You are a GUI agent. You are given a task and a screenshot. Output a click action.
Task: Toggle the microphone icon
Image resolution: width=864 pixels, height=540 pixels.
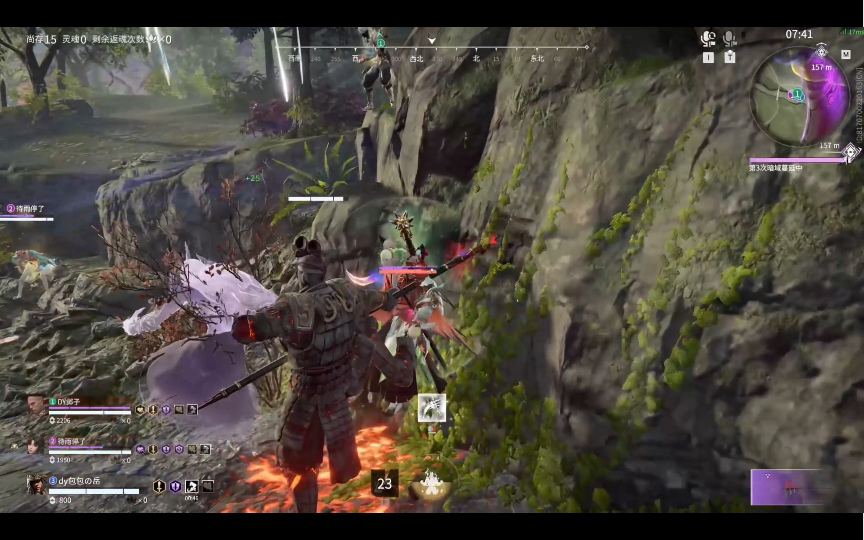[x=730, y=39]
